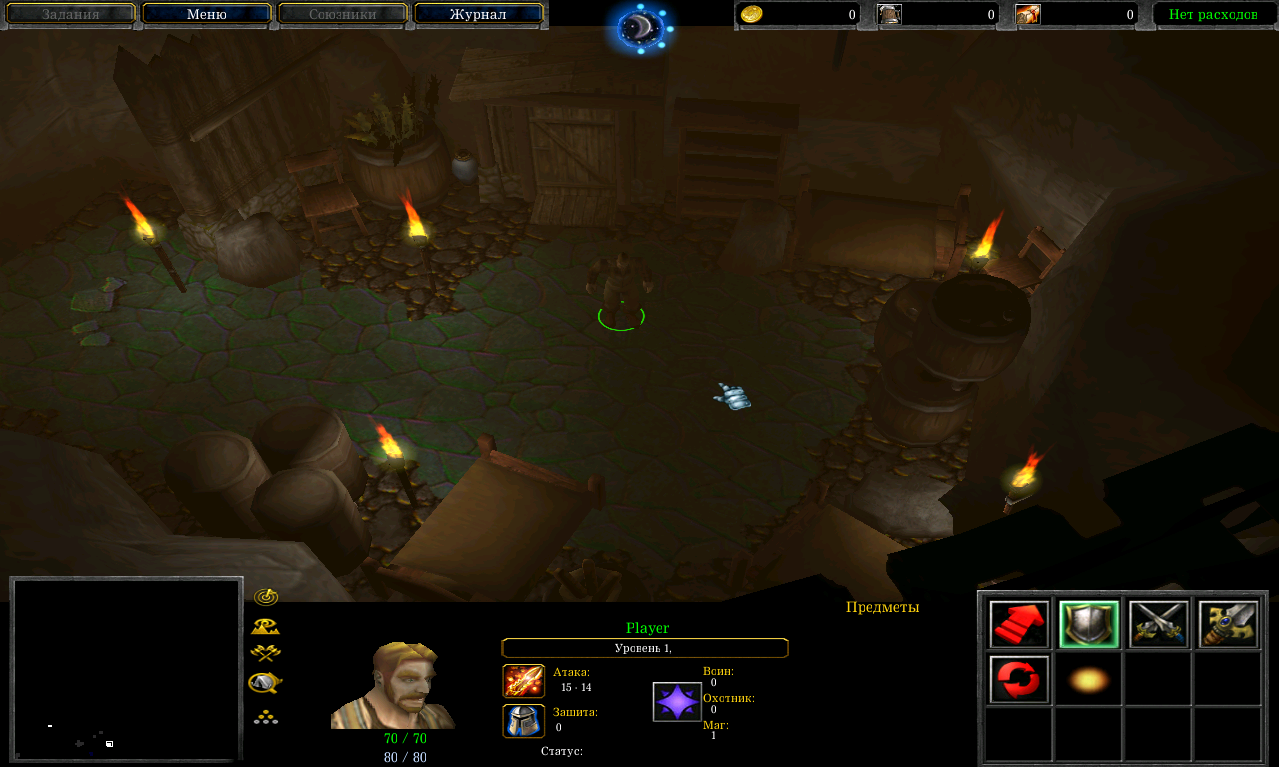This screenshot has width=1279, height=767.
Task: Open the Меню button
Action: [207, 14]
